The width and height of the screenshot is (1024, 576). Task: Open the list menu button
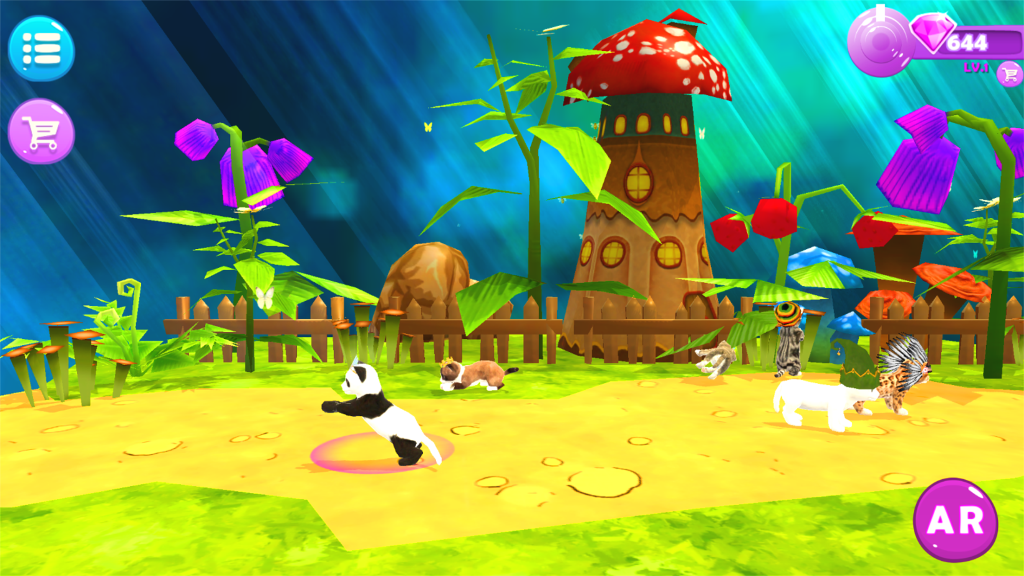point(41,47)
